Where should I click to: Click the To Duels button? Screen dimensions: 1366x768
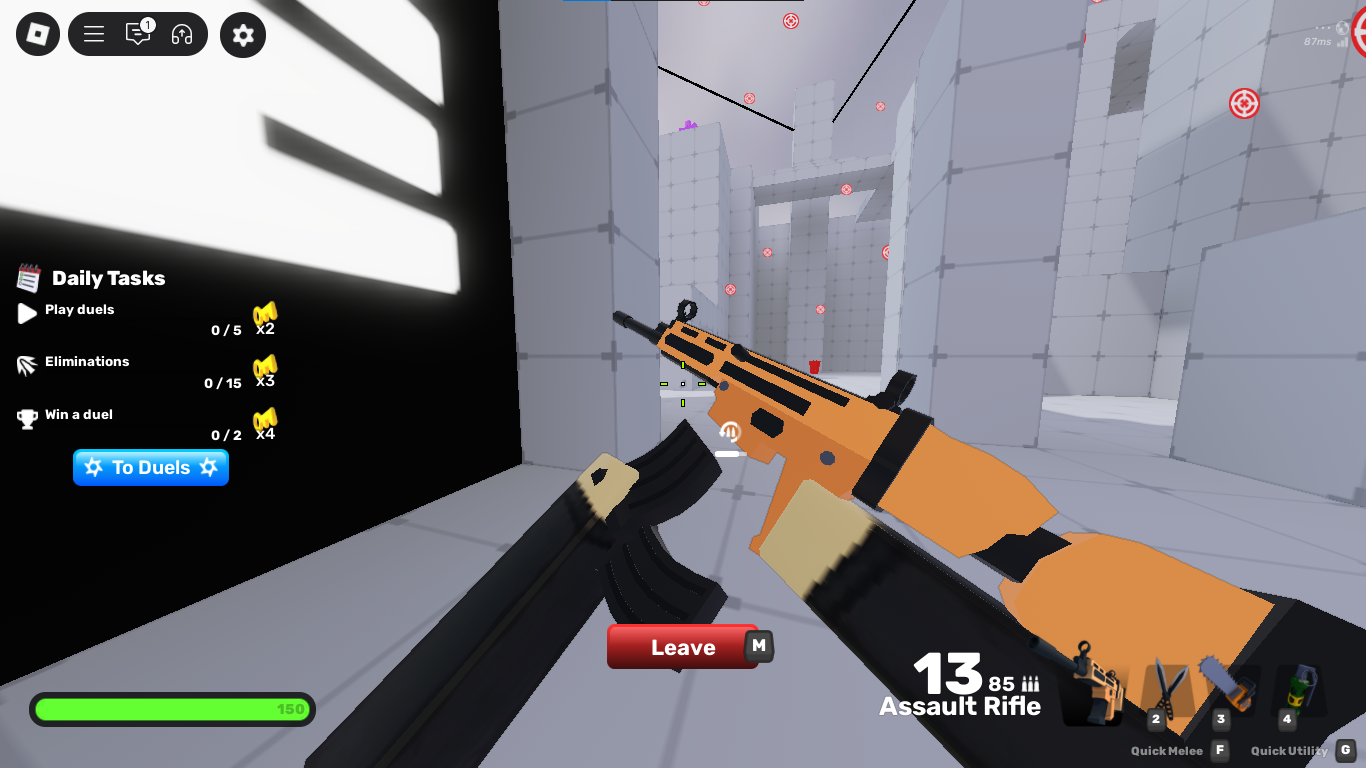150,467
